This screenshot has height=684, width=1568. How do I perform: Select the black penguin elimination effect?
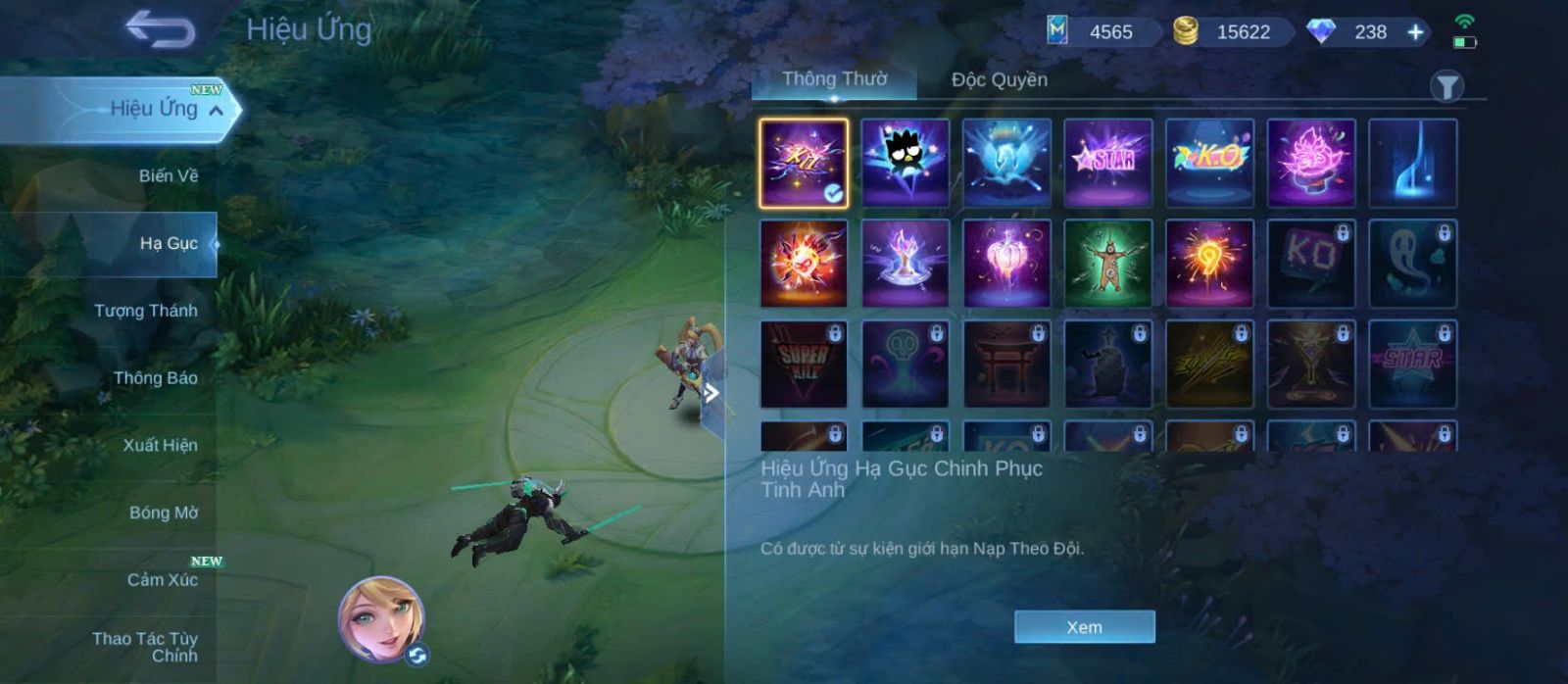point(905,163)
